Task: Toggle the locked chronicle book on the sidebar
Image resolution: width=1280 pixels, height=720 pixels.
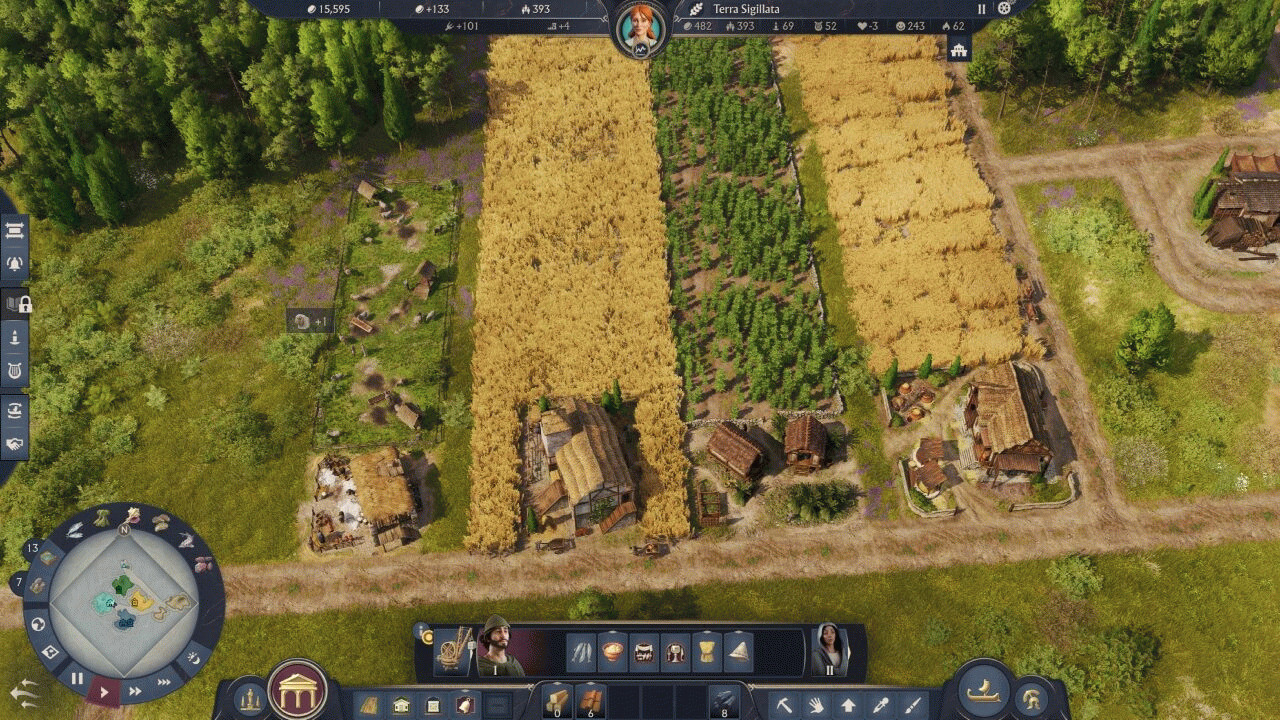Action: pos(15,303)
